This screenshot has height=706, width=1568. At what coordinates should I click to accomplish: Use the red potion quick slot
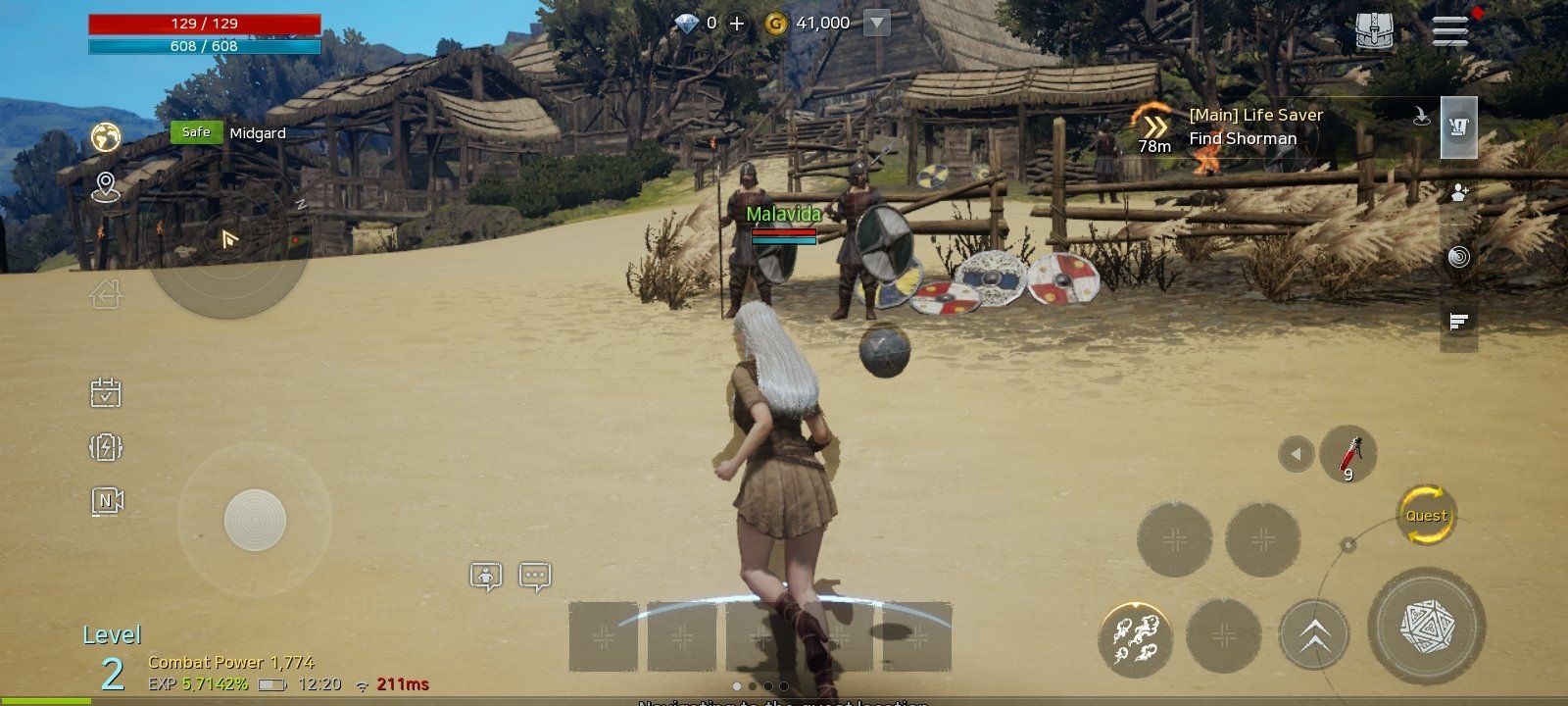coord(1348,455)
